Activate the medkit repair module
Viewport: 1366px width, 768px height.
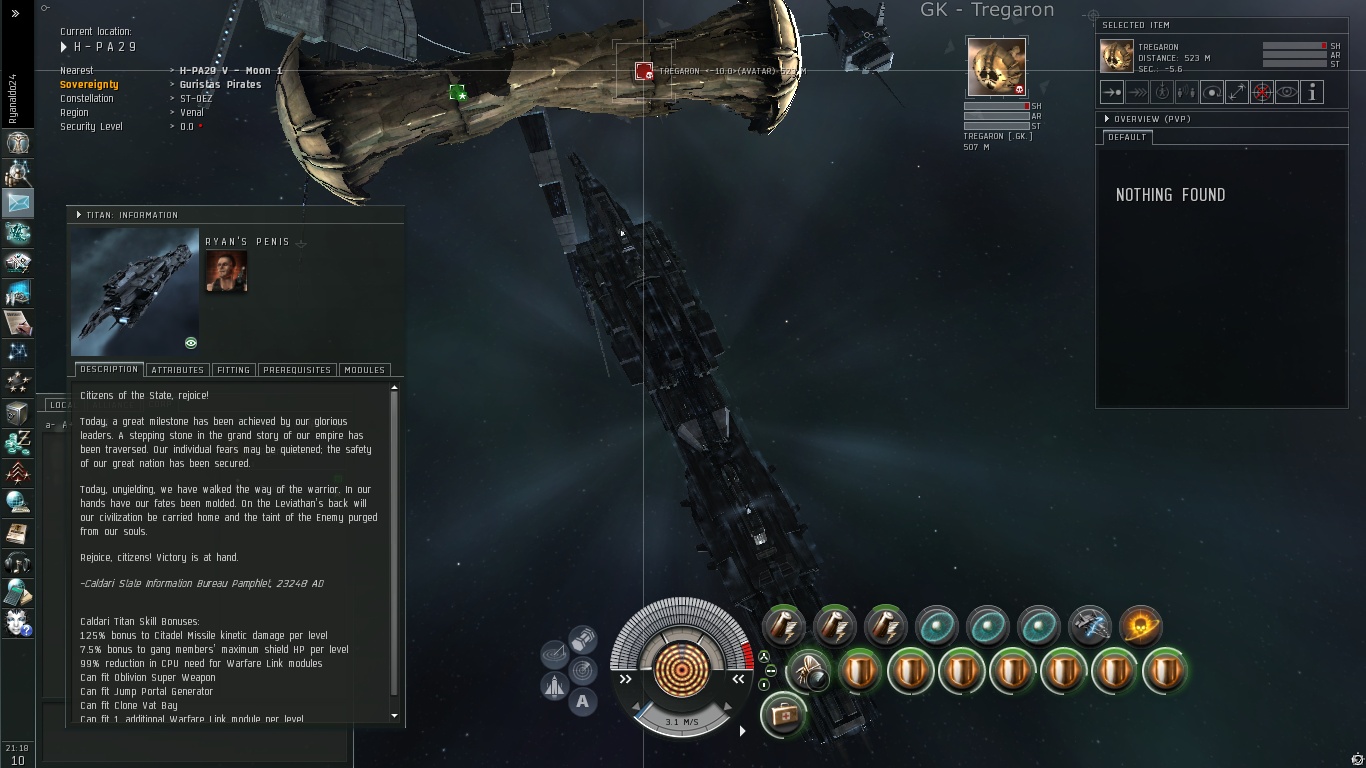tap(783, 716)
